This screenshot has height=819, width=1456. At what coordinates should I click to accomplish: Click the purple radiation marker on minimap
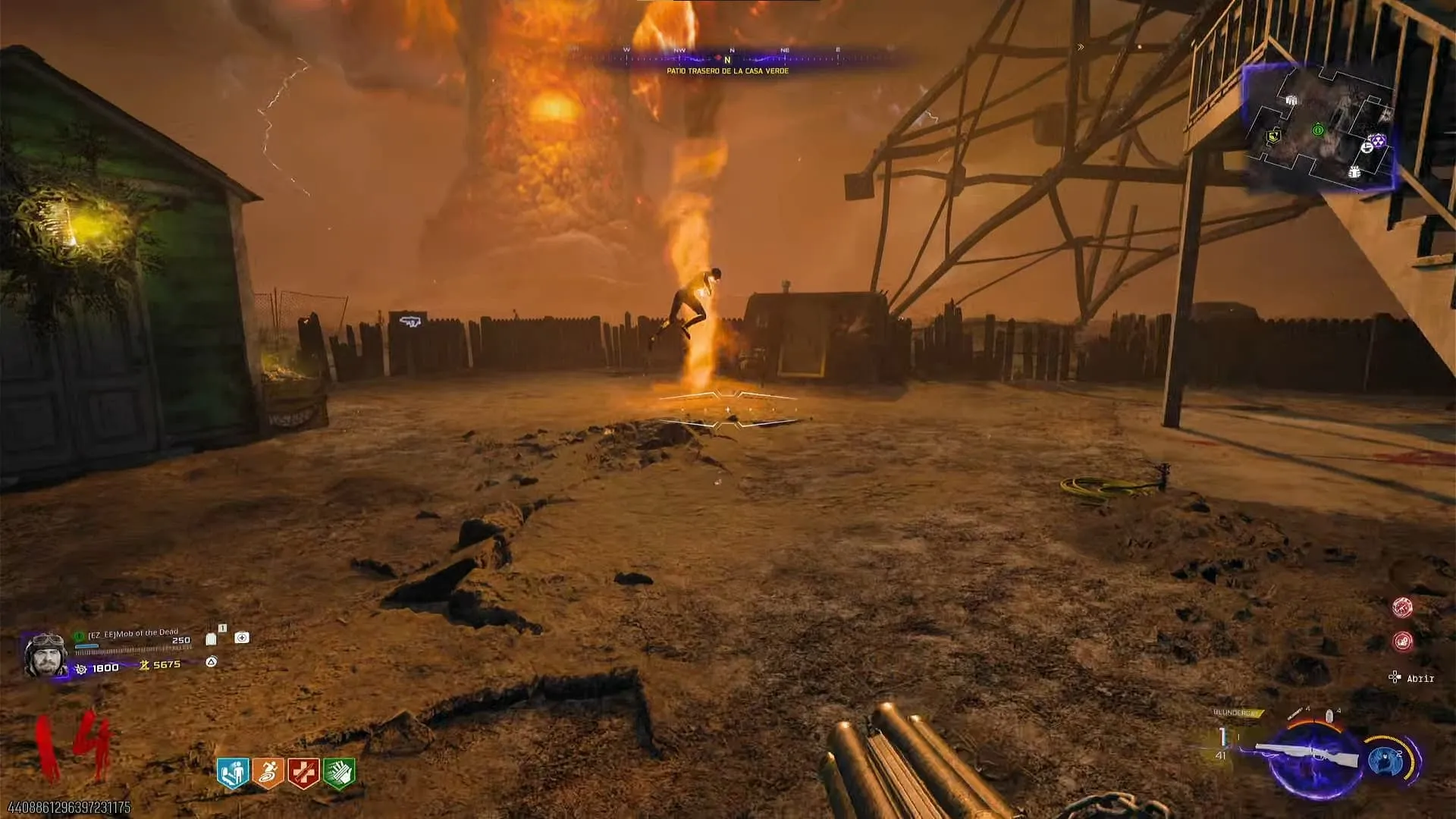click(1377, 141)
